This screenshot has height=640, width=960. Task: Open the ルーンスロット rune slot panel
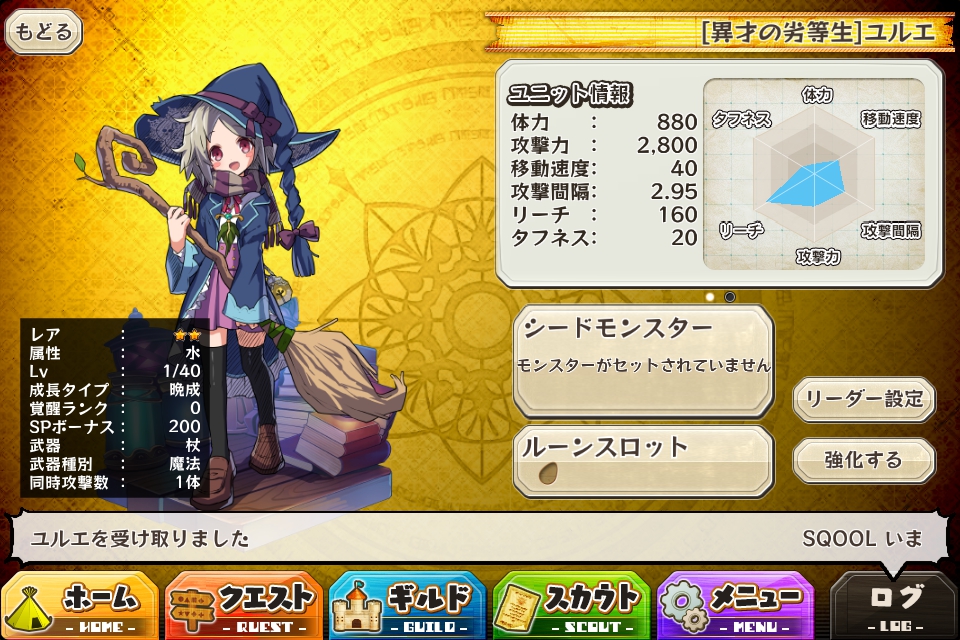click(x=643, y=462)
